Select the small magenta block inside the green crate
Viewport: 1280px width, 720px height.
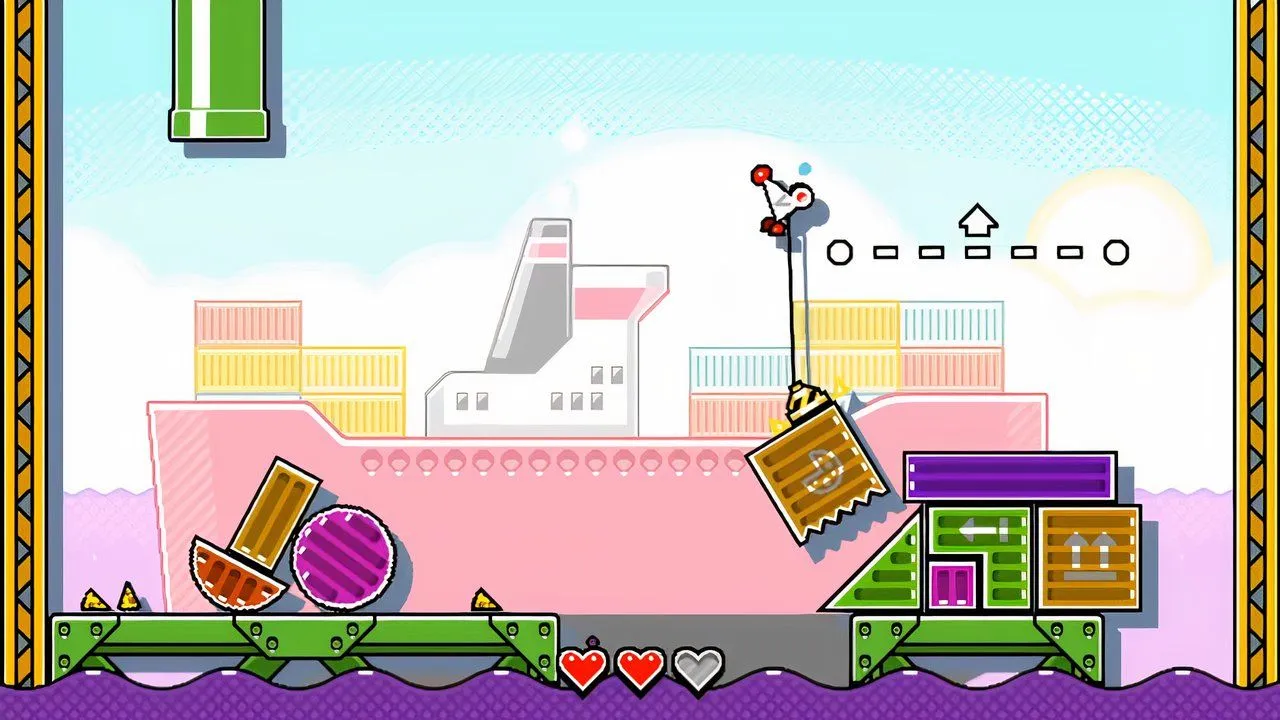[948, 585]
